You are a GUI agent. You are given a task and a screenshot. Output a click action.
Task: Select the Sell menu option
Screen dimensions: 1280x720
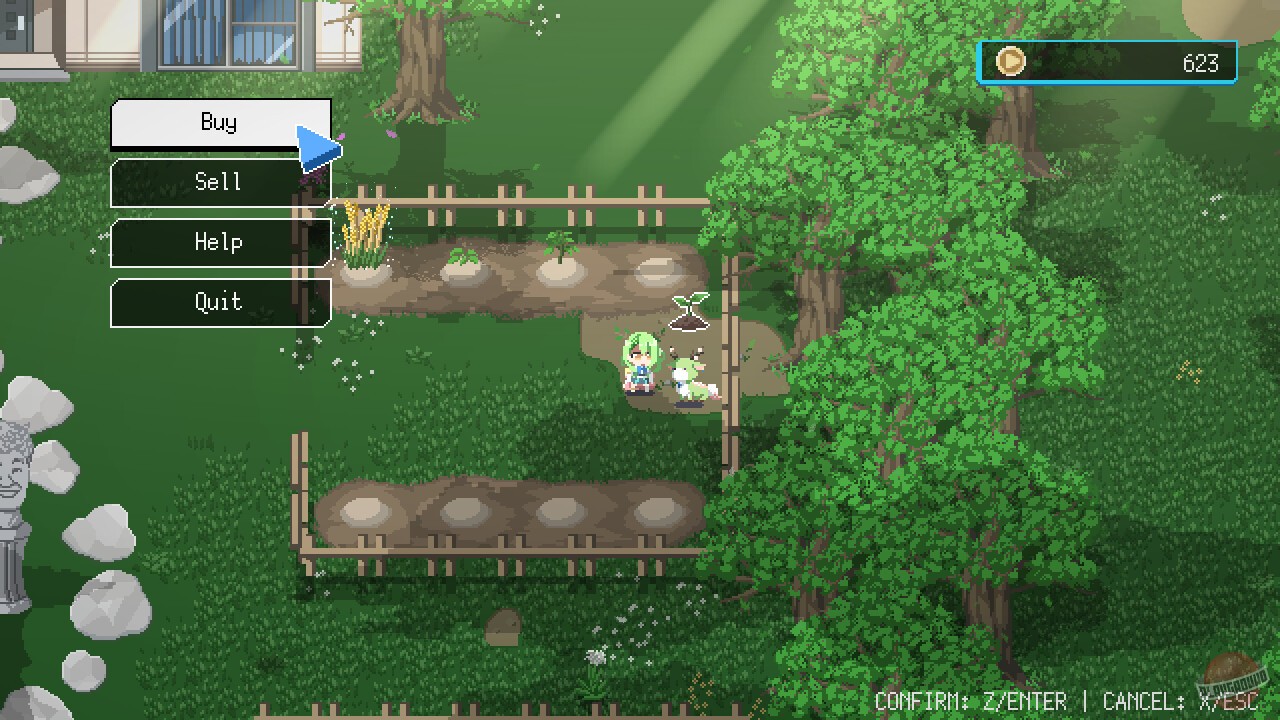pos(219,182)
